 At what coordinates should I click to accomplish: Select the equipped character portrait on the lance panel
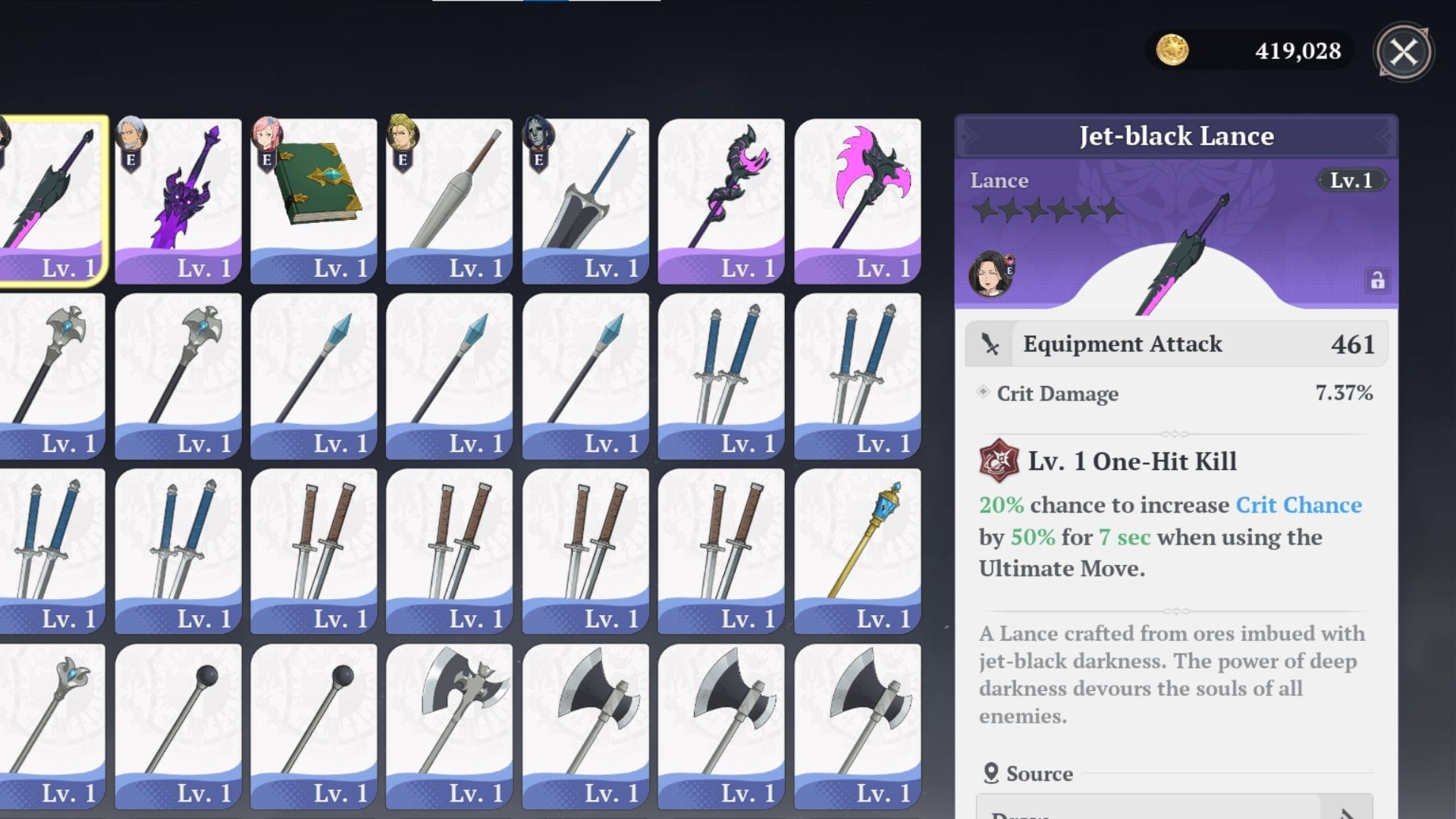(990, 275)
